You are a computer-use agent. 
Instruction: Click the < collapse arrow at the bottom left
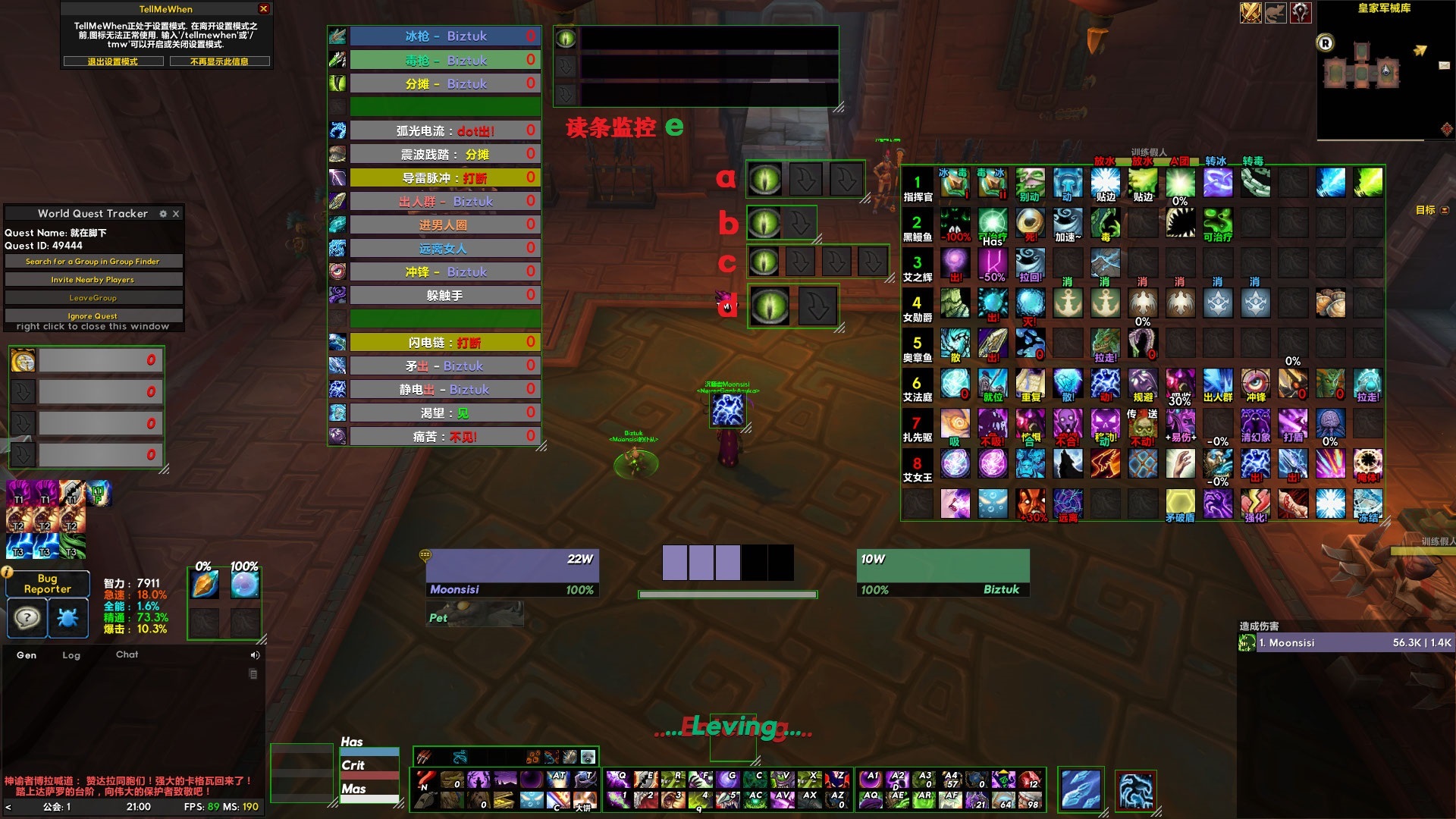(8, 807)
